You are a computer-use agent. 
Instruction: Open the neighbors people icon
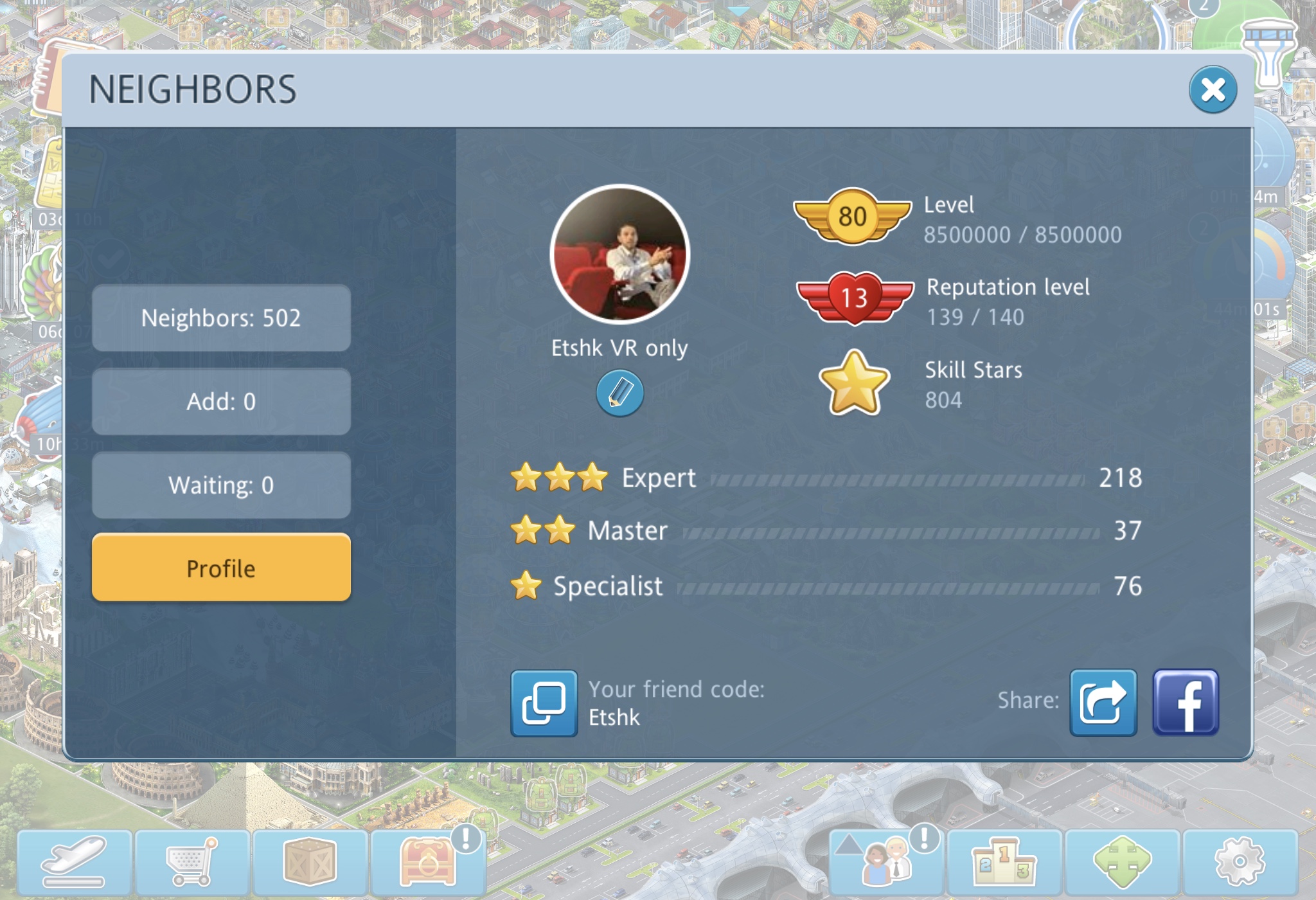point(887,862)
